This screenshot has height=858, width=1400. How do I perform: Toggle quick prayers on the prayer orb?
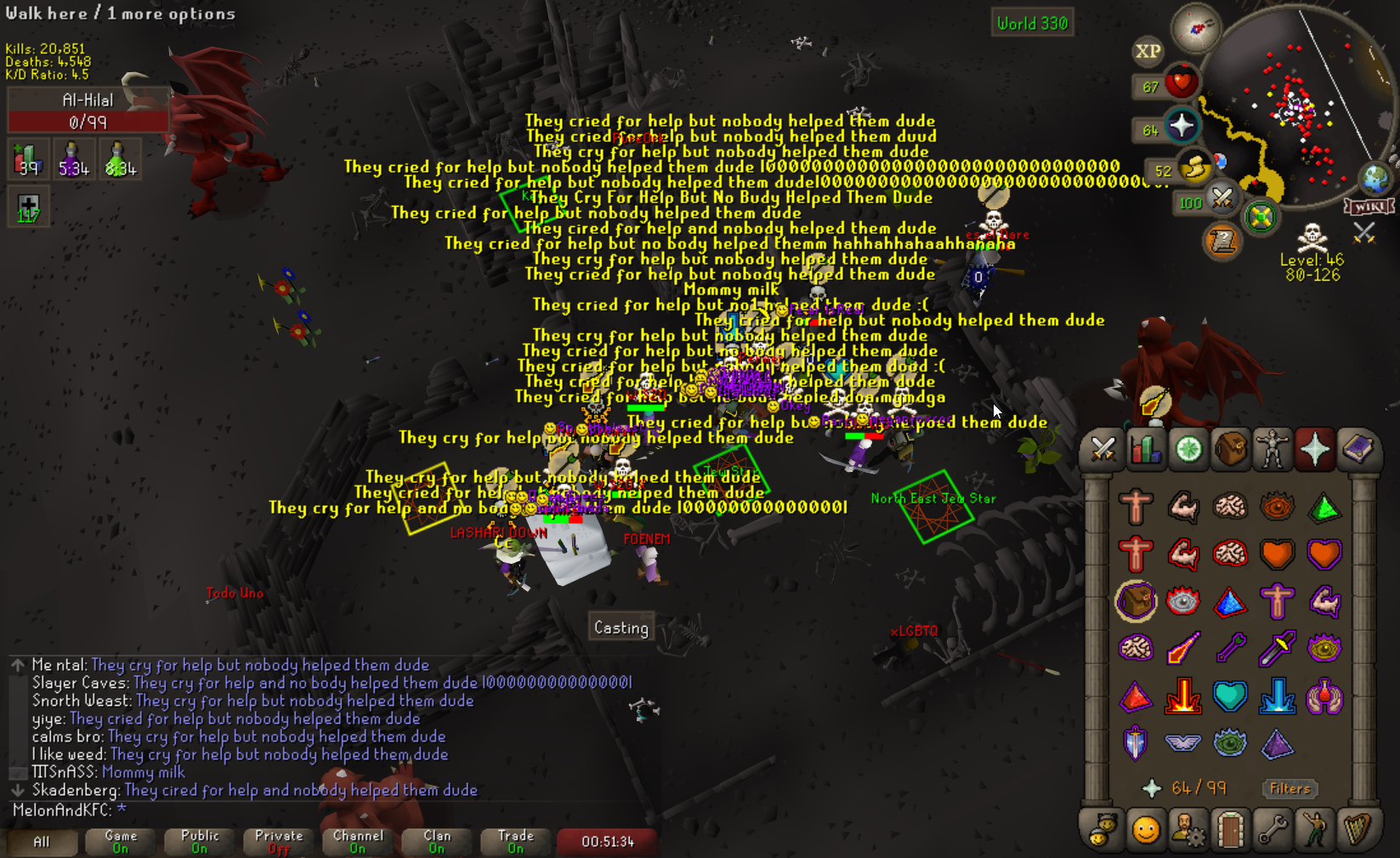tap(1182, 127)
